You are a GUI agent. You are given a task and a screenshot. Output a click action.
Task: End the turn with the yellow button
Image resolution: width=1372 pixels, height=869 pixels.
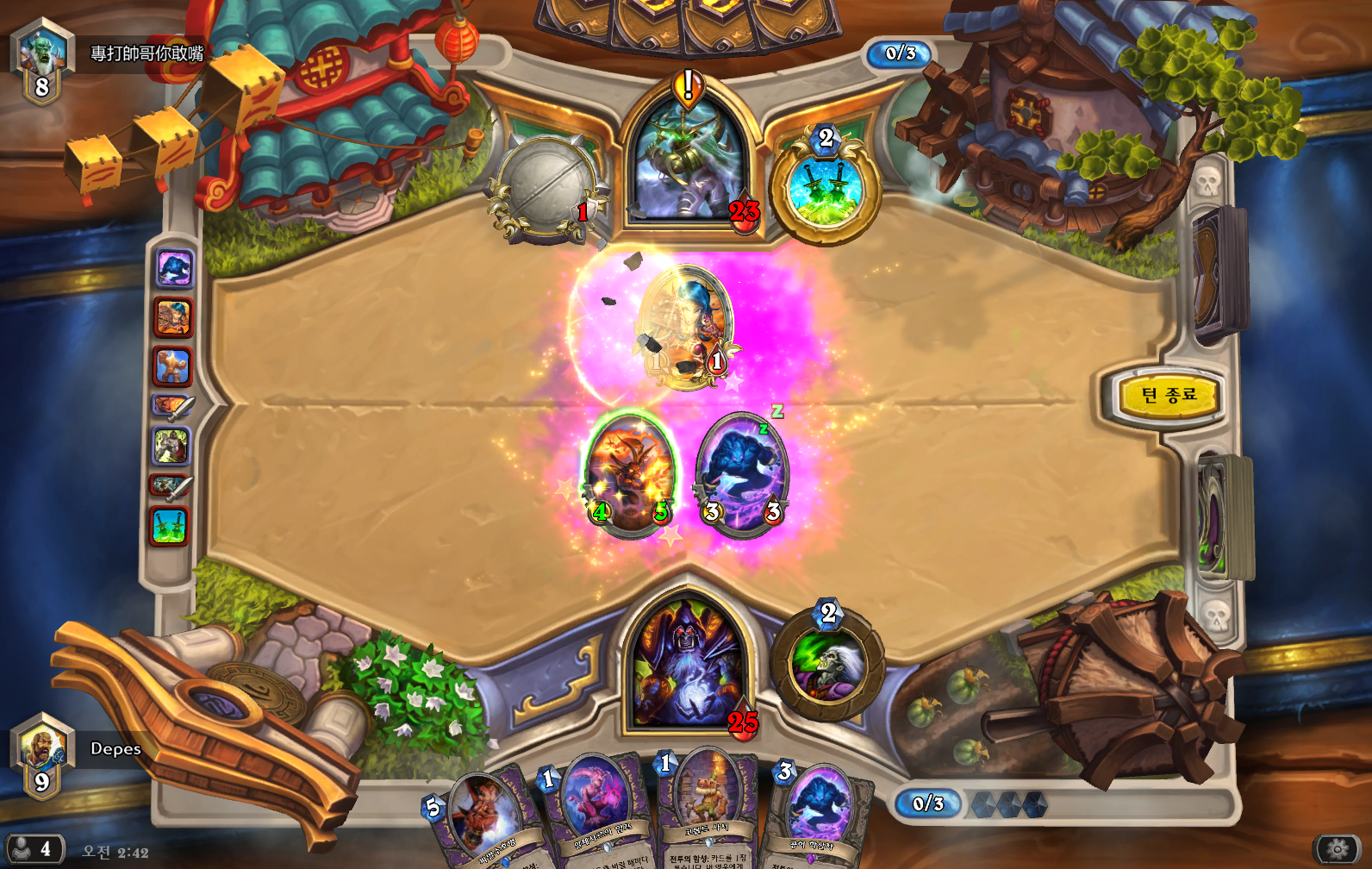(x=1168, y=396)
